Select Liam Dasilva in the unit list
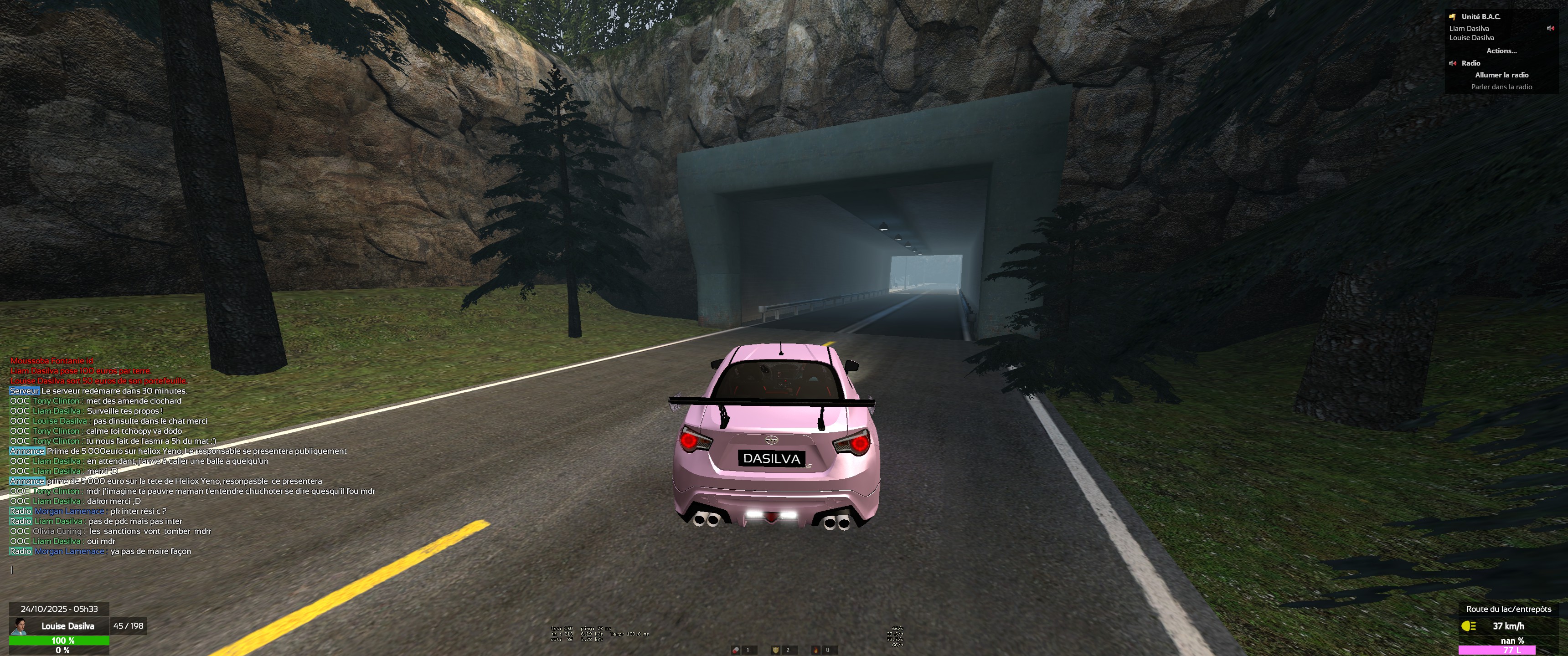Screen dimensions: 1568x656 pyautogui.click(x=1469, y=29)
